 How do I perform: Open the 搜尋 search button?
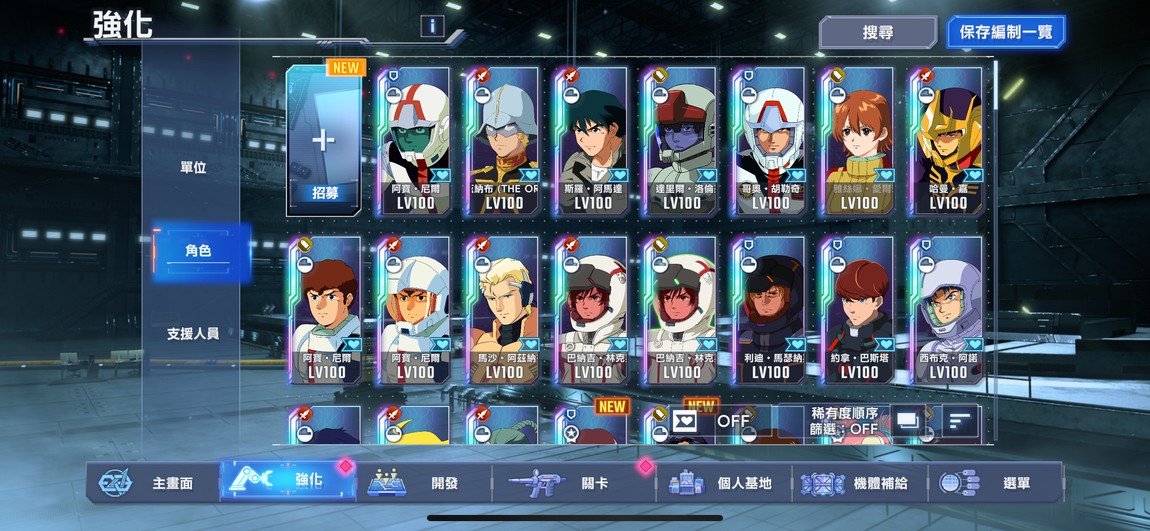click(x=878, y=32)
